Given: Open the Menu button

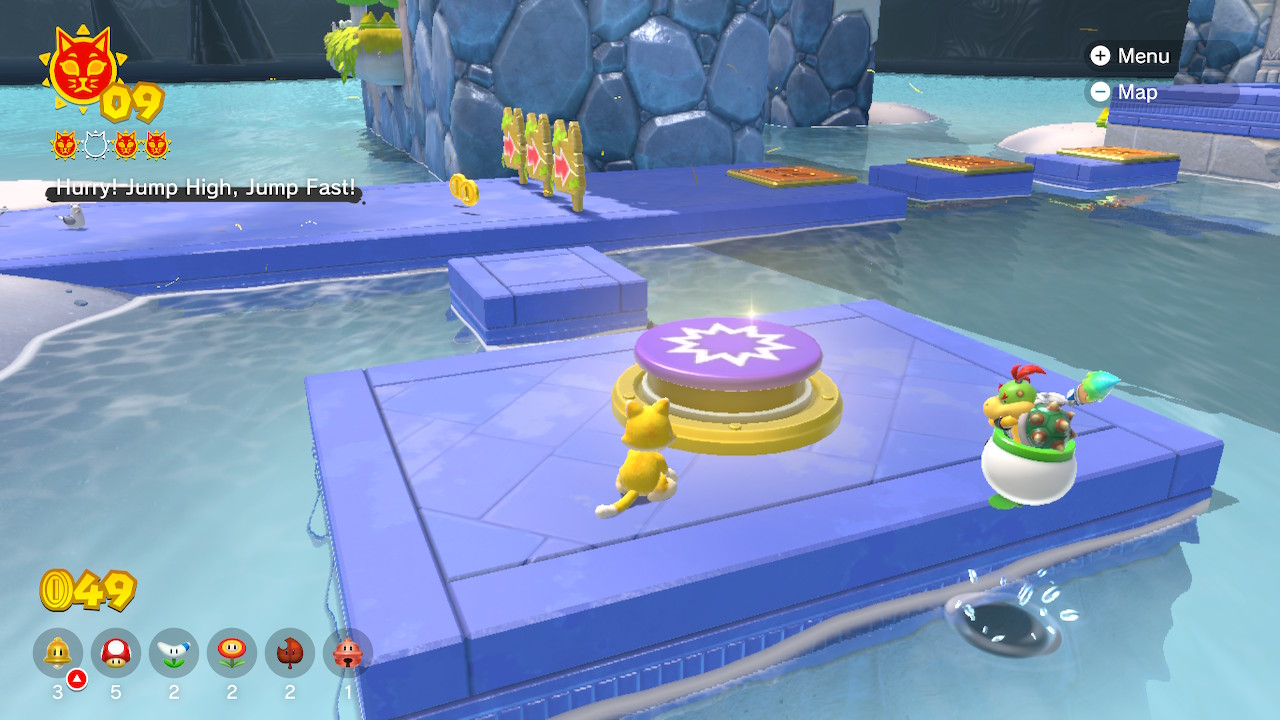Looking at the screenshot, I should pyautogui.click(x=1130, y=56).
